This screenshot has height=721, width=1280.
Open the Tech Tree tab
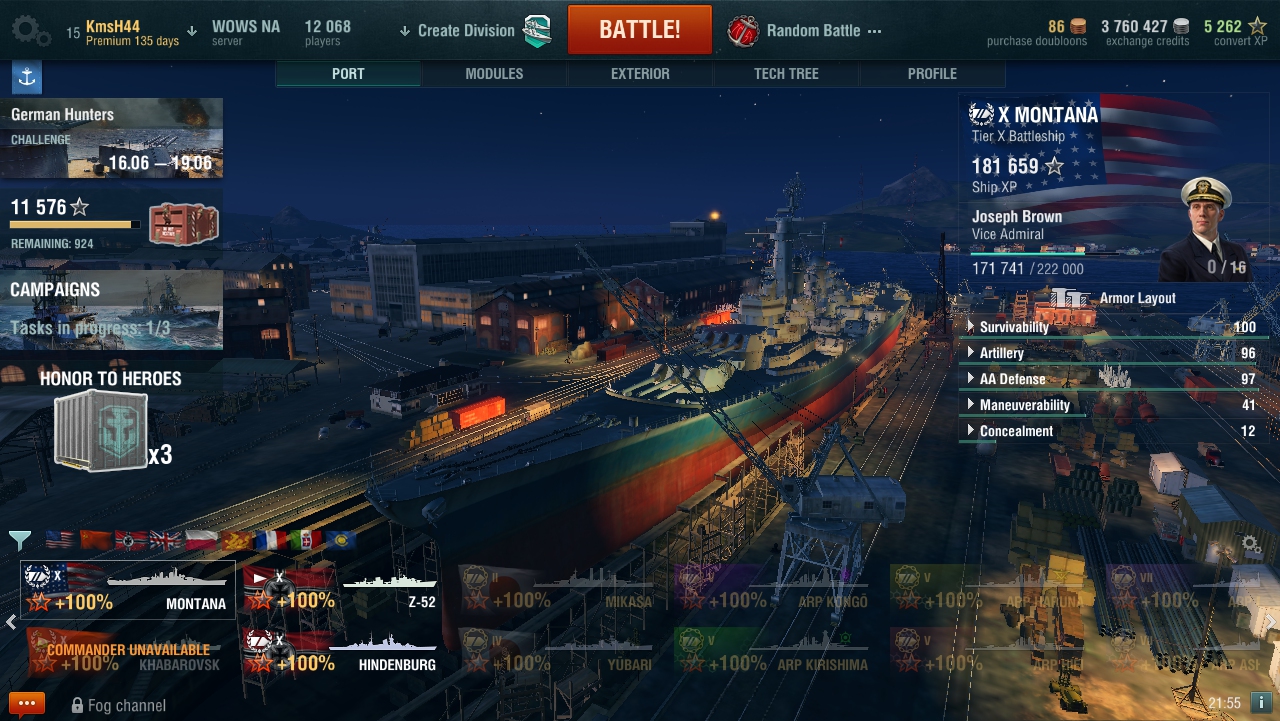pos(786,74)
